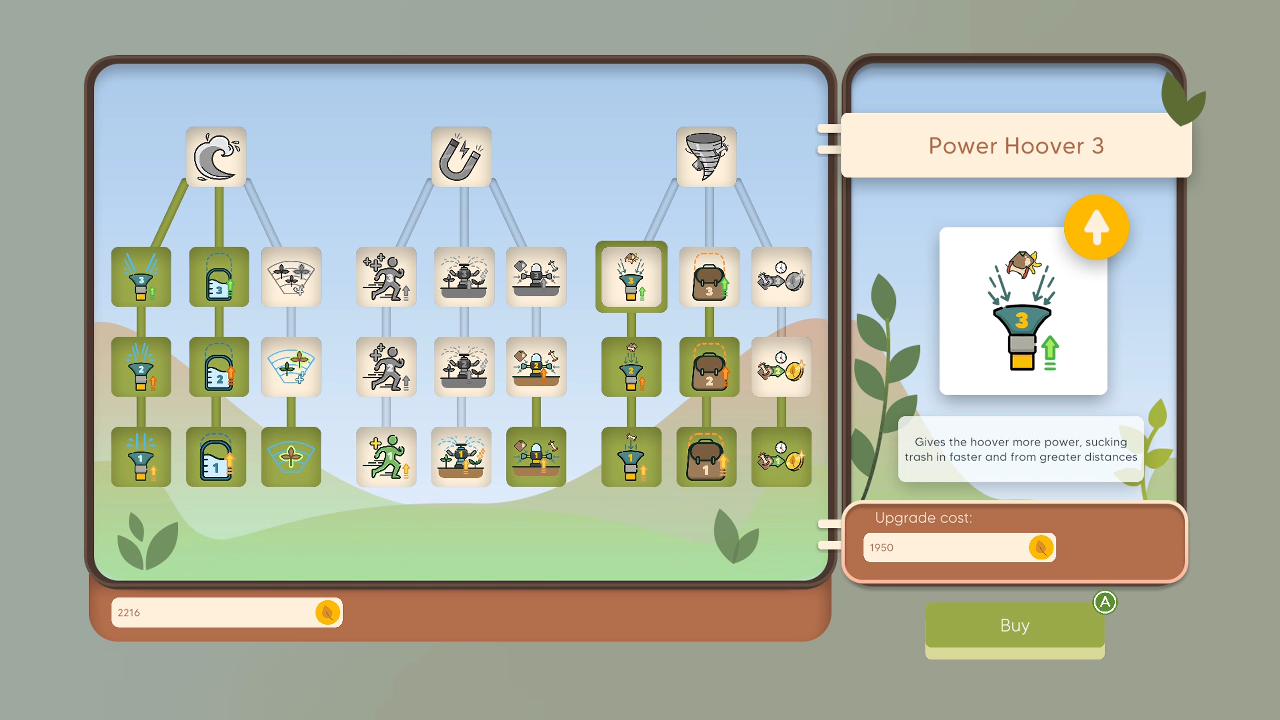This screenshot has width=1280, height=720.
Task: Click the hoover upgrade description text box
Action: pyautogui.click(x=1020, y=450)
